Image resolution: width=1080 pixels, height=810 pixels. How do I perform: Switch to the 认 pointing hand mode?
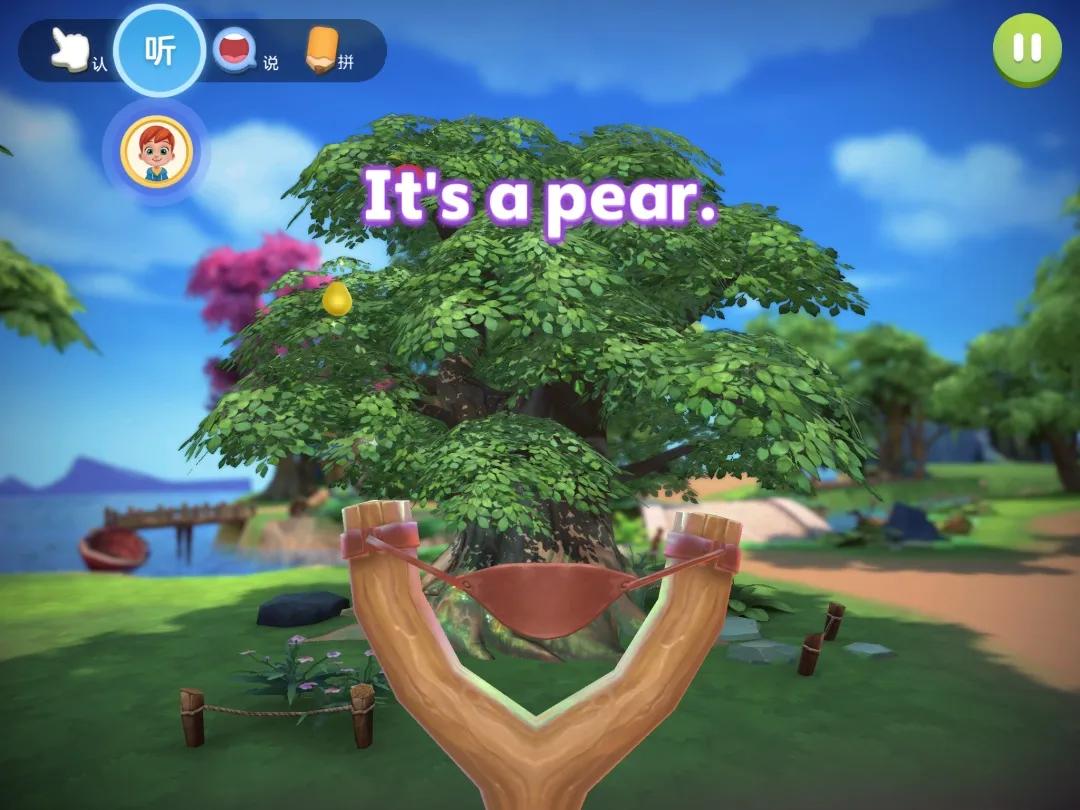click(72, 50)
